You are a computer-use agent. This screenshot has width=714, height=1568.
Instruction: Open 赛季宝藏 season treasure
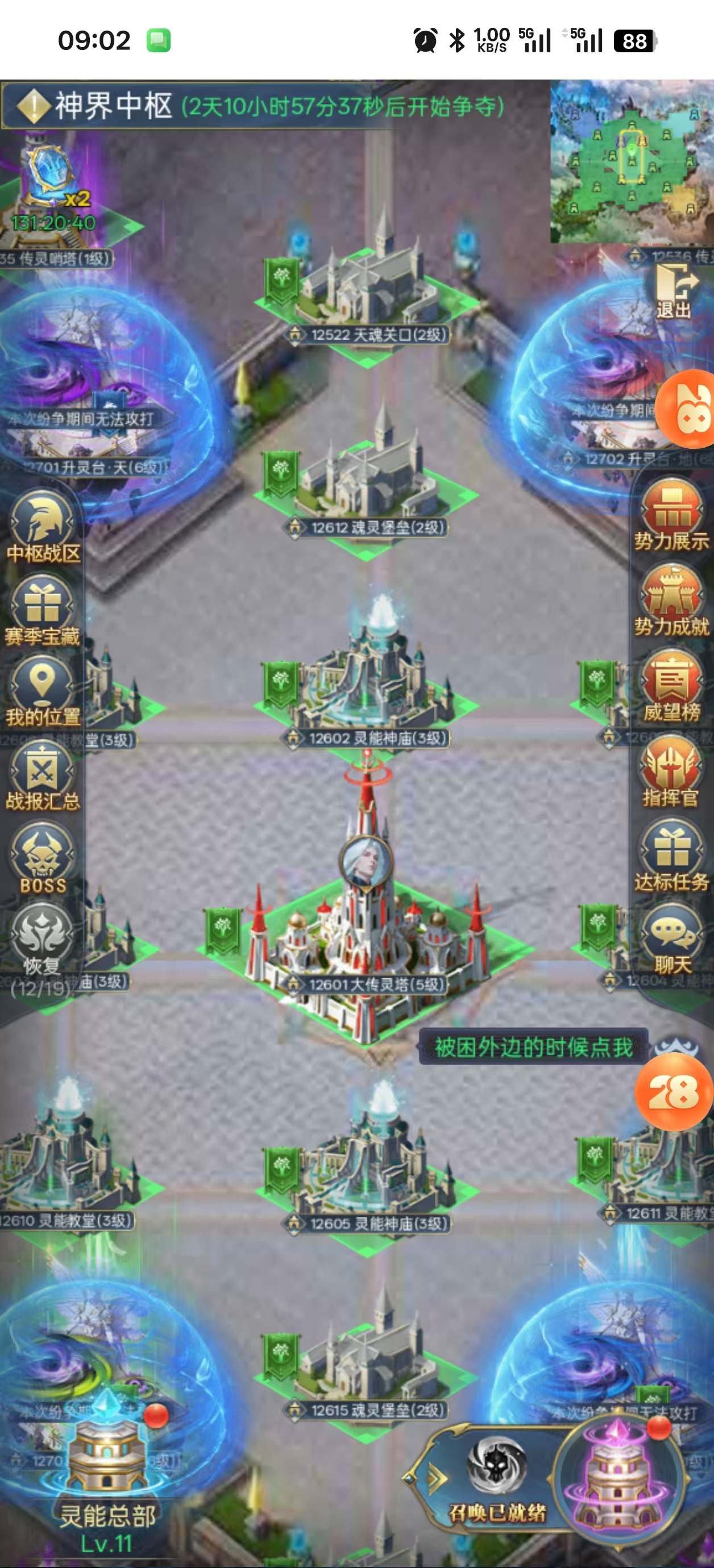tap(43, 610)
